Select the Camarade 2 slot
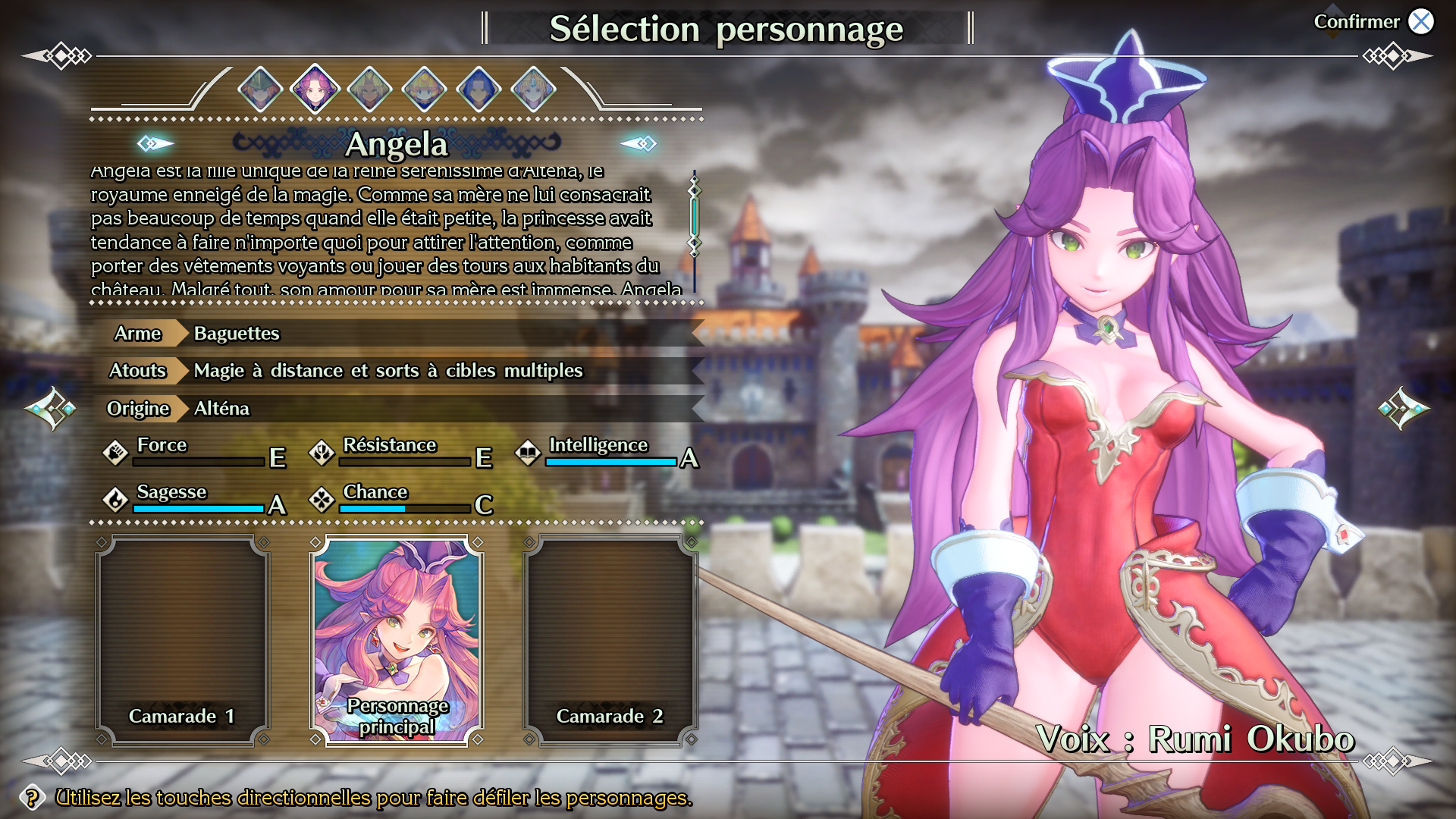The width and height of the screenshot is (1456, 819). coord(610,641)
